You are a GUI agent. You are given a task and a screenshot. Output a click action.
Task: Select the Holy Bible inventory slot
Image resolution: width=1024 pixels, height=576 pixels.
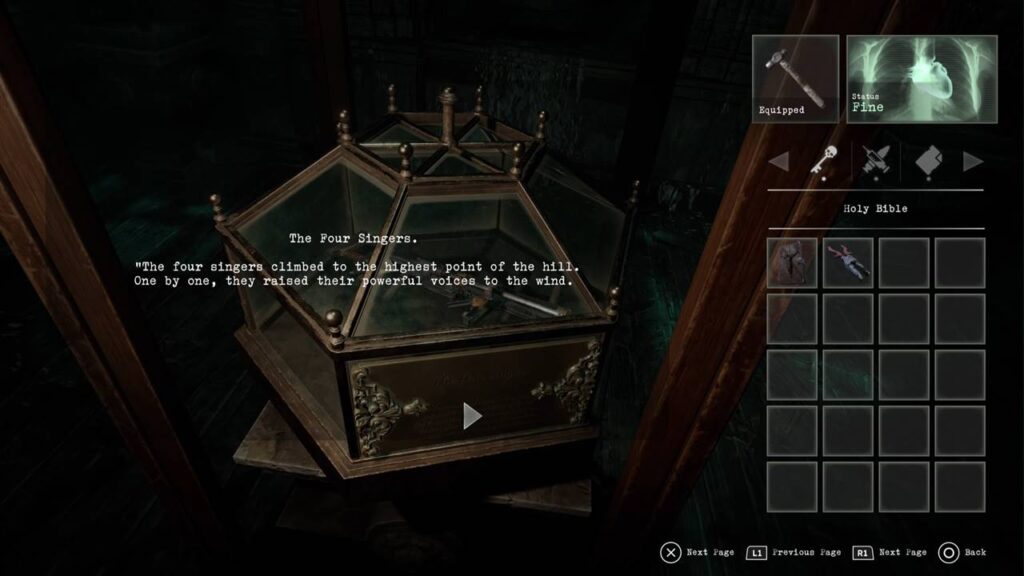tap(792, 262)
